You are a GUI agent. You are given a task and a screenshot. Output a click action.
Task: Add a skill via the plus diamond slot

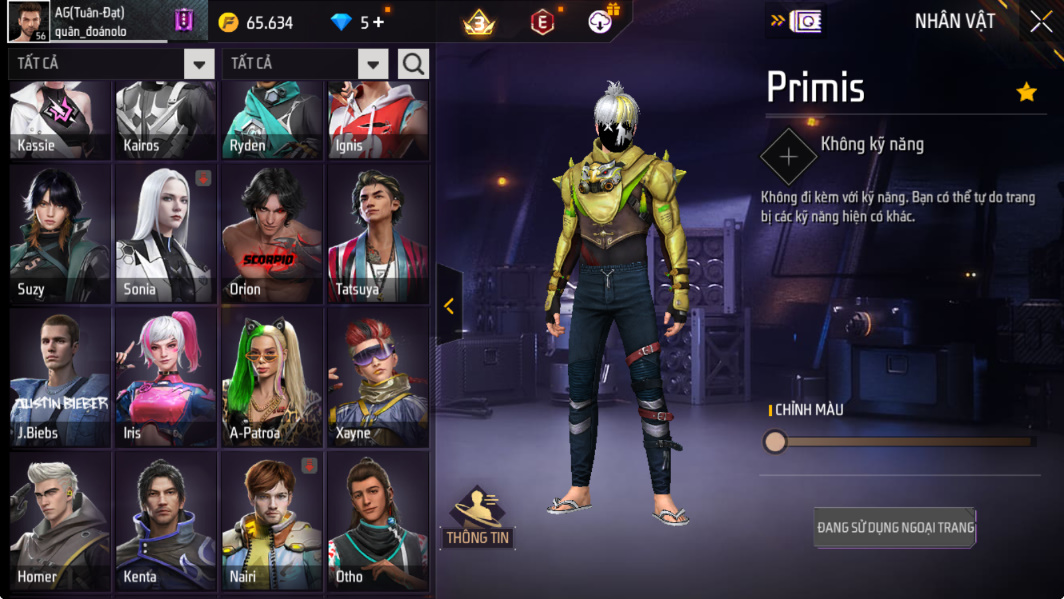click(788, 157)
